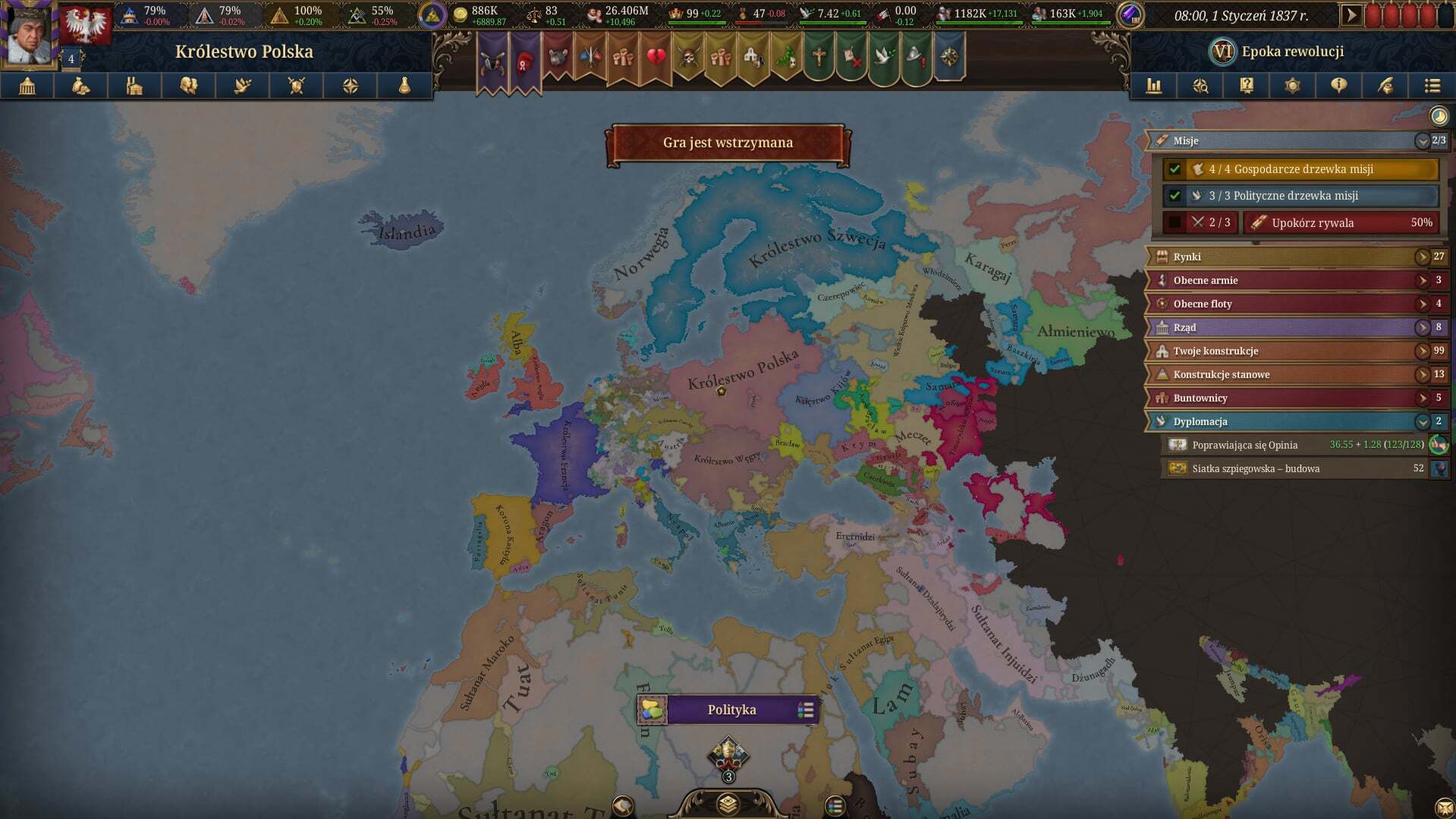Open the Polityka map mode selector
This screenshot has width=1456, height=819.
click(731, 710)
